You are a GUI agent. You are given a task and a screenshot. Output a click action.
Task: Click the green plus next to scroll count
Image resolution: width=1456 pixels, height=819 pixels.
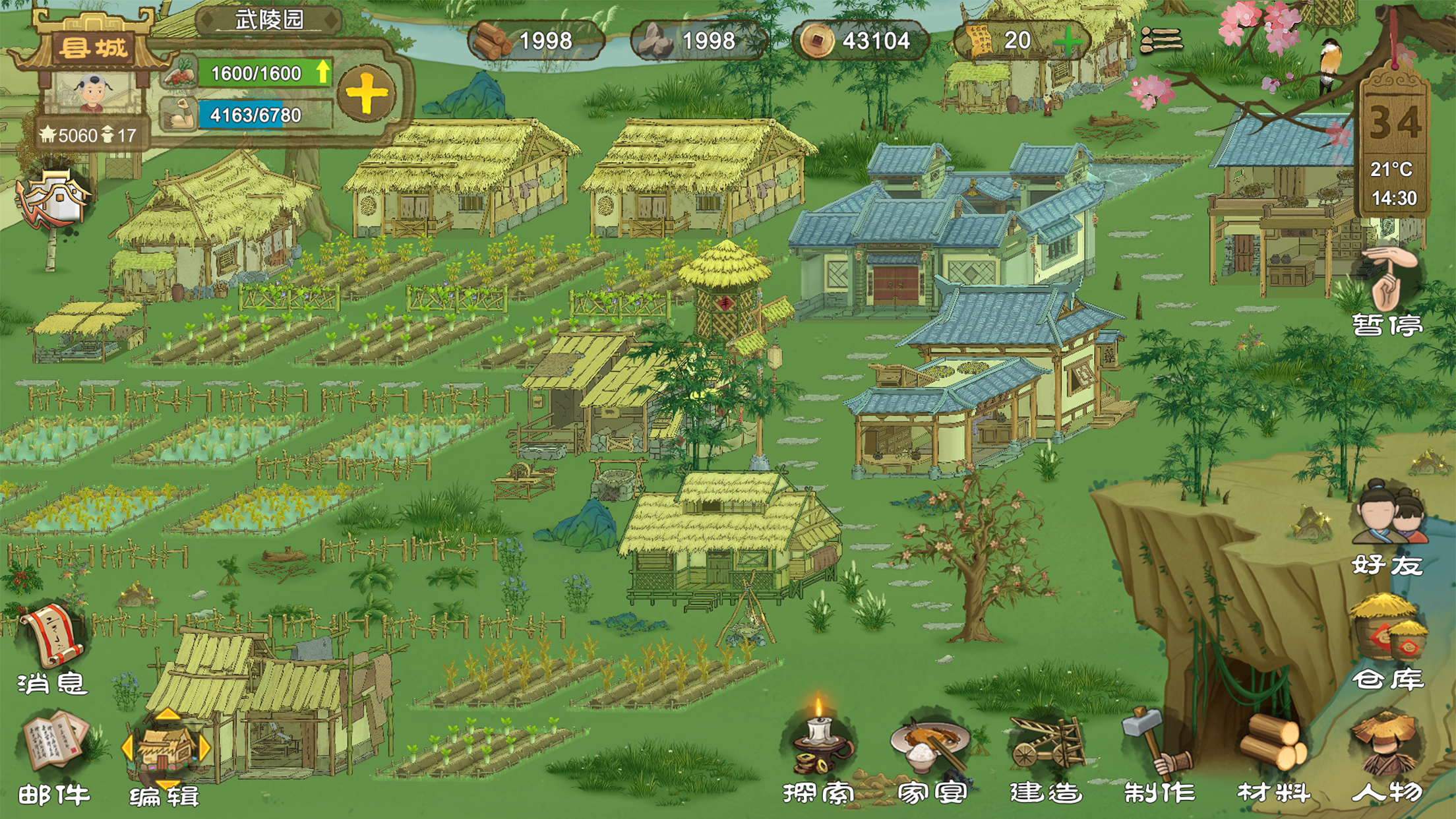[1067, 42]
